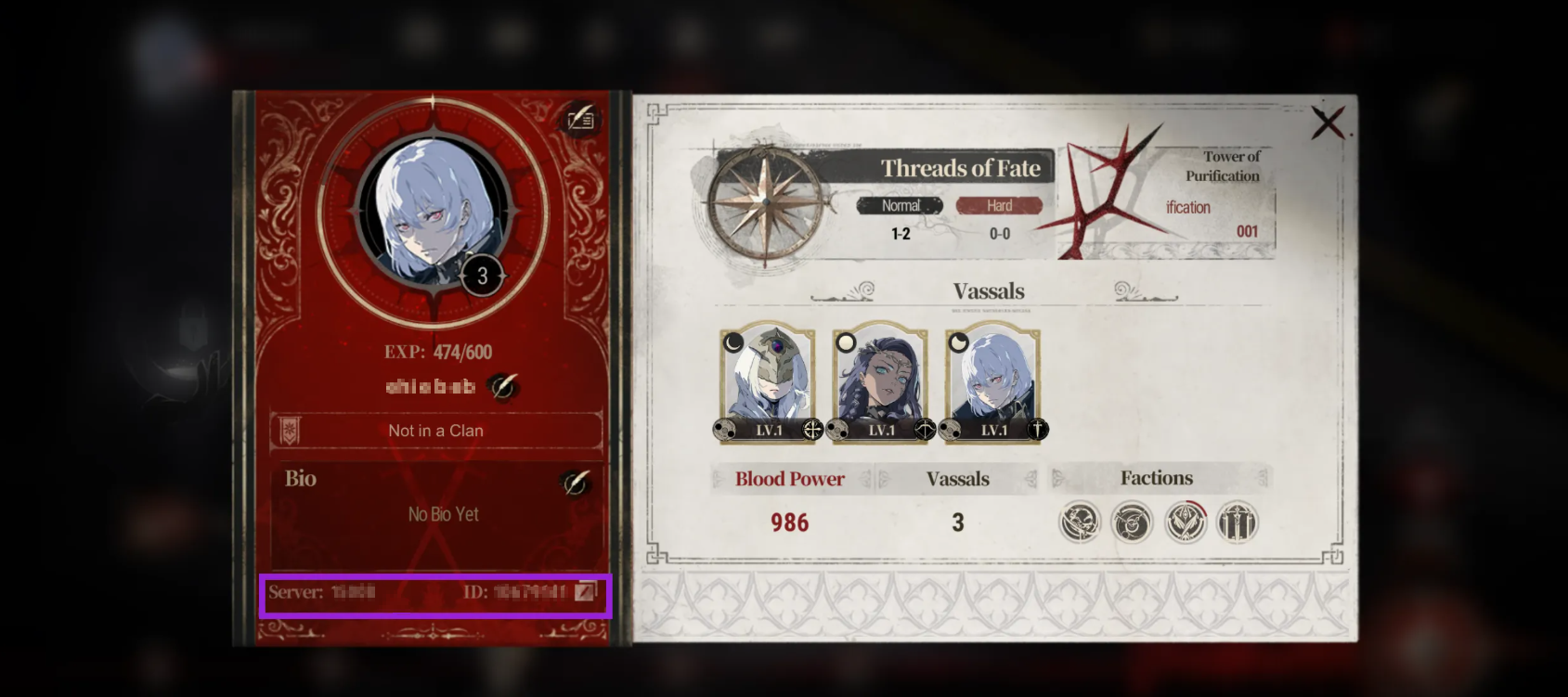
Task: View the winged dagger faction with red progress
Action: point(1186,522)
